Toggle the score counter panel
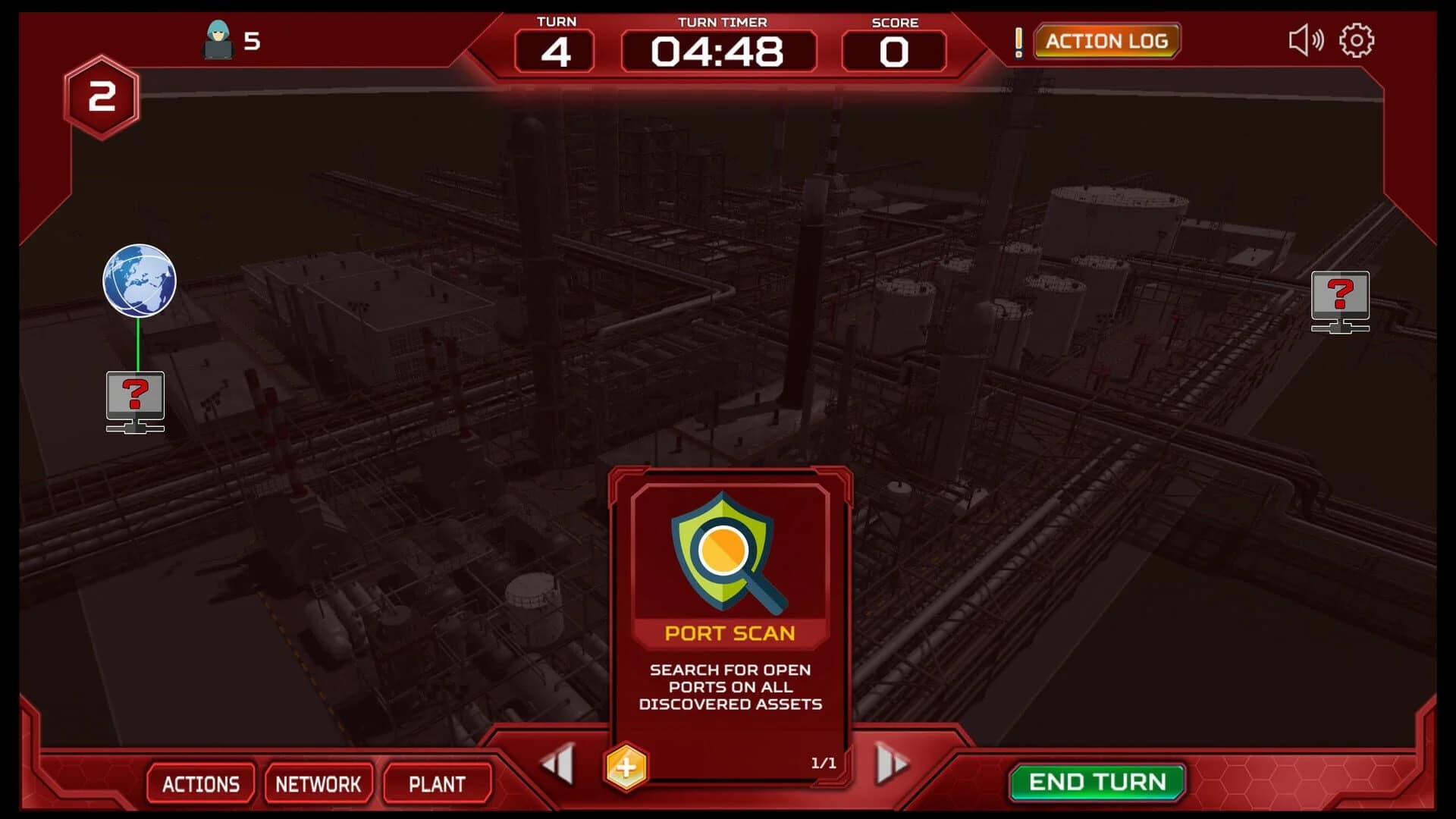The height and width of the screenshot is (819, 1456). tap(893, 51)
